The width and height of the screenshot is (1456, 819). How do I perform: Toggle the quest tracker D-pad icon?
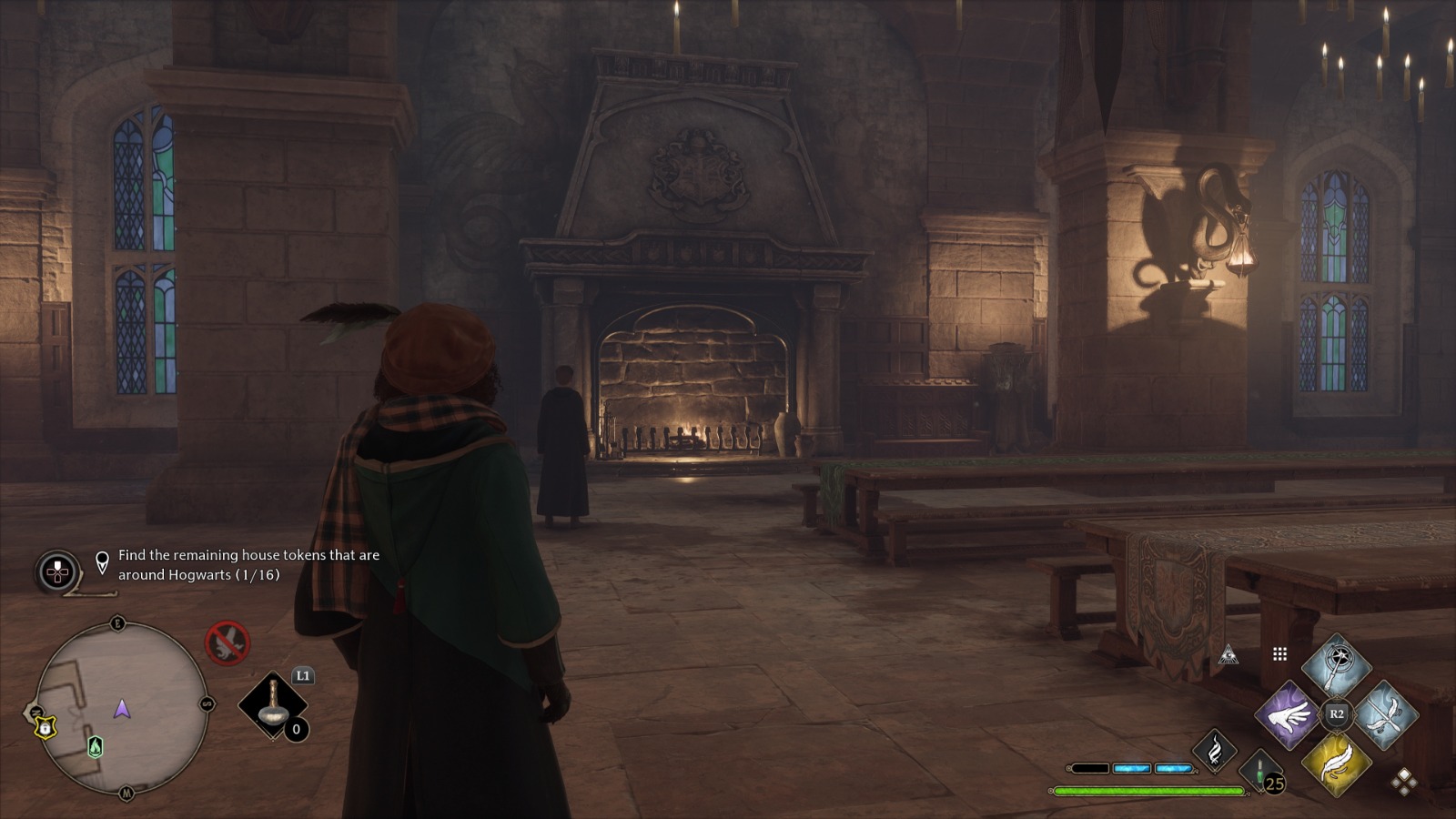[x=57, y=567]
